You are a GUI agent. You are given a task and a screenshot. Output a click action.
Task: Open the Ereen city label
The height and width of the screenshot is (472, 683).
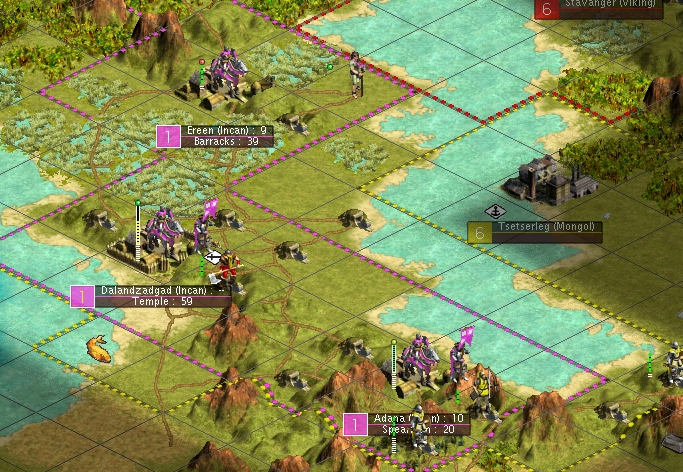pyautogui.click(x=229, y=131)
